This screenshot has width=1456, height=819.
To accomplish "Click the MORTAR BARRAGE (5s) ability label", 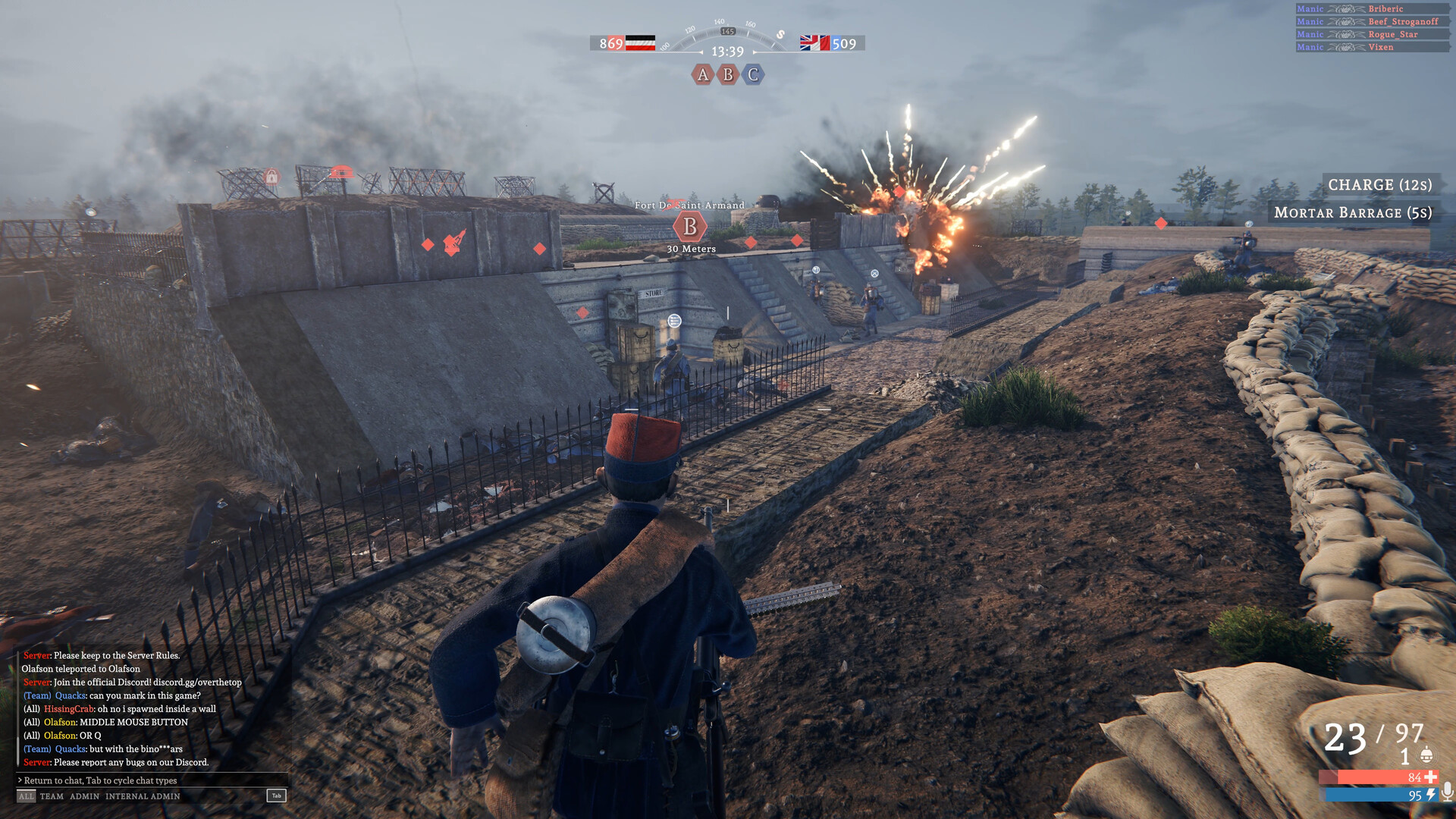I will click(1353, 213).
